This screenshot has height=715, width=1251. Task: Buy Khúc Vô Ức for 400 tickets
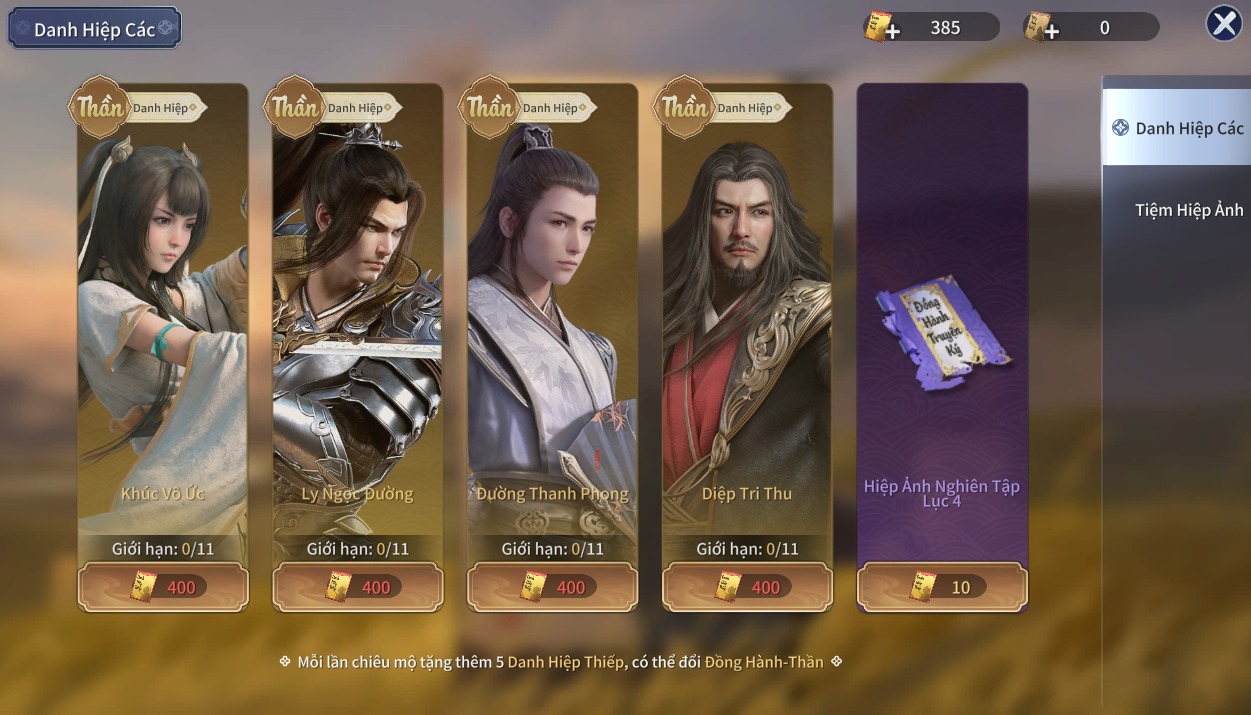click(163, 587)
